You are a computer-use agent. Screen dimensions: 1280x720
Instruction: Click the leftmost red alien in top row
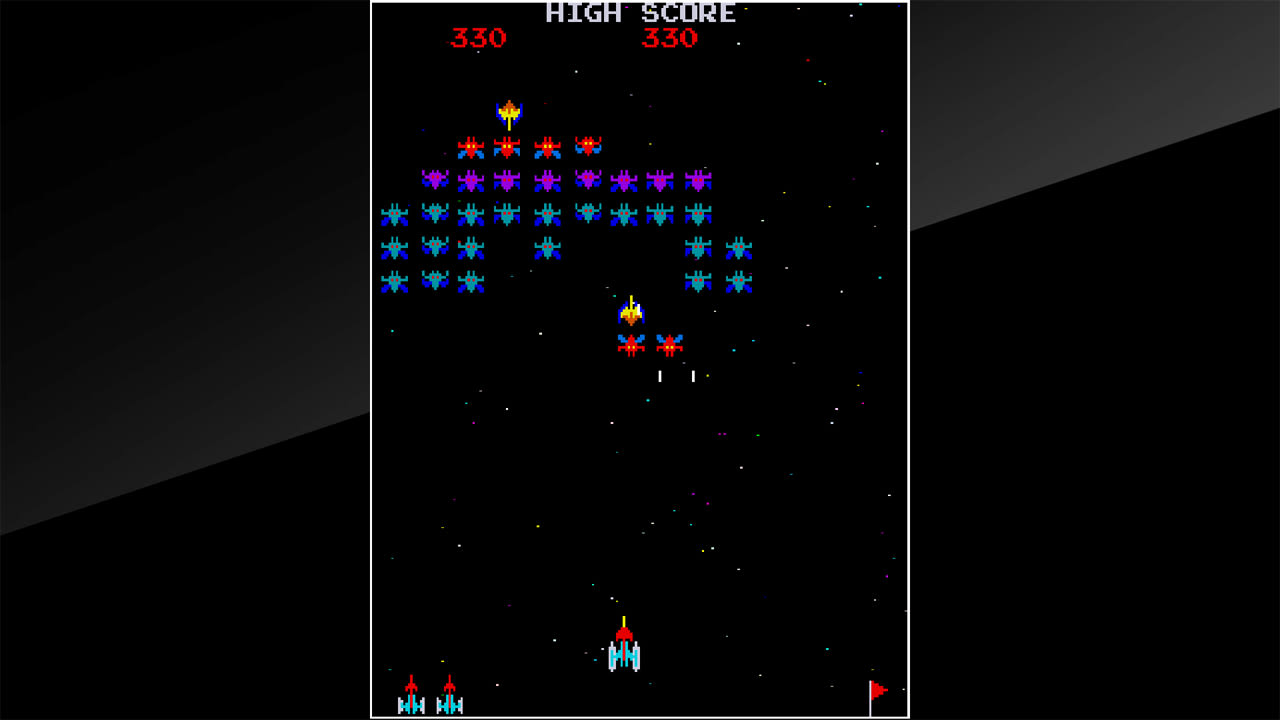(x=470, y=144)
